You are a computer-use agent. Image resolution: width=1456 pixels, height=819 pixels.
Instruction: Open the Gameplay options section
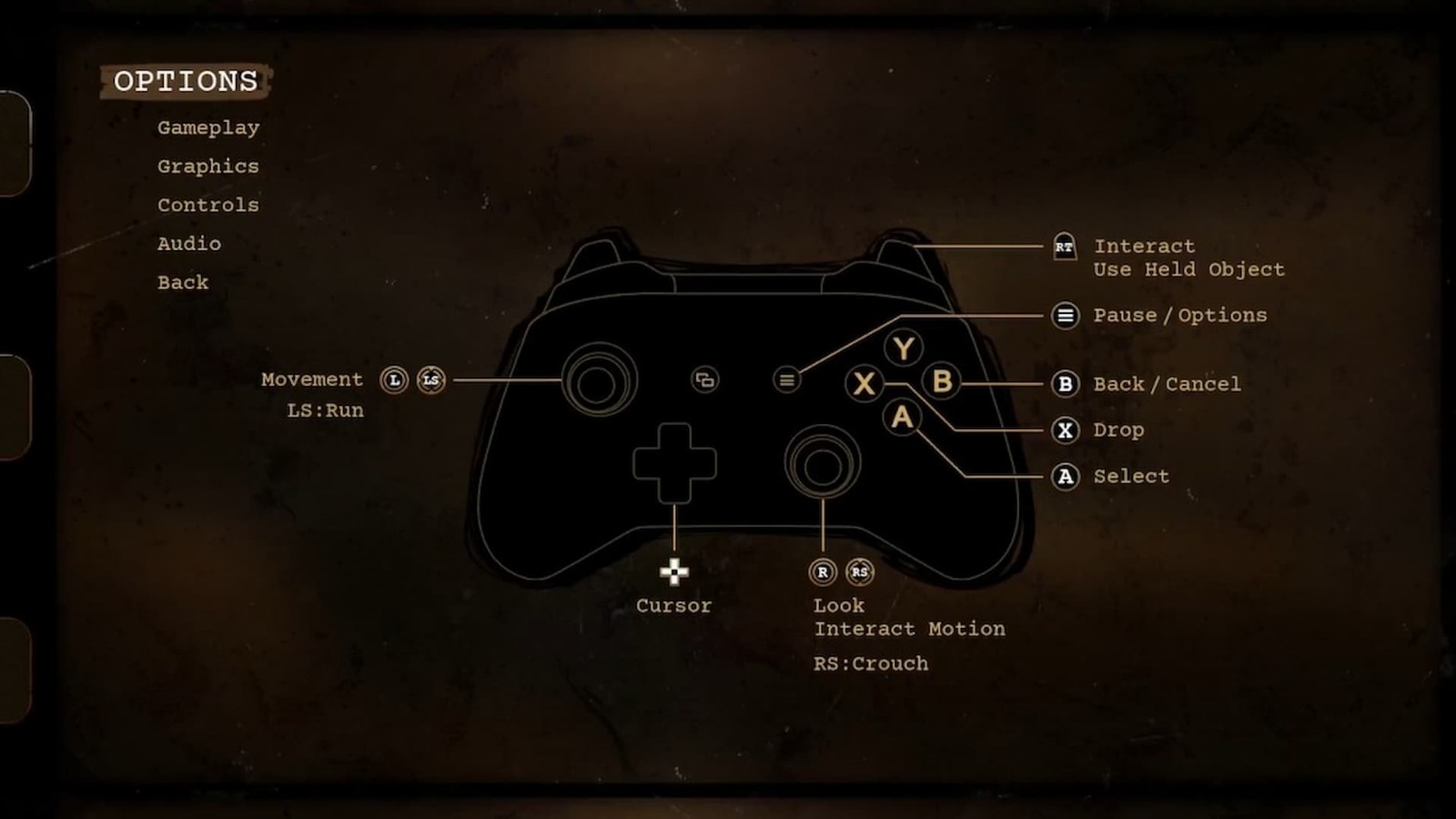click(207, 127)
